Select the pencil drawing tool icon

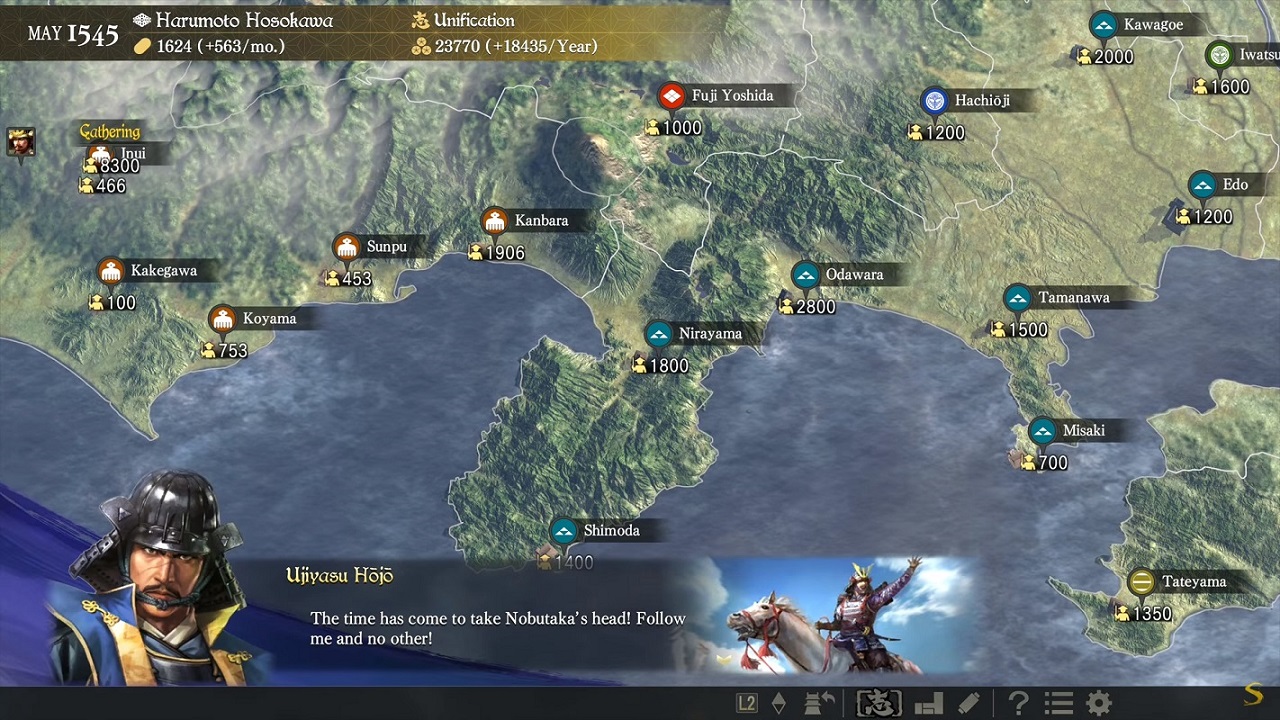[x=968, y=701]
